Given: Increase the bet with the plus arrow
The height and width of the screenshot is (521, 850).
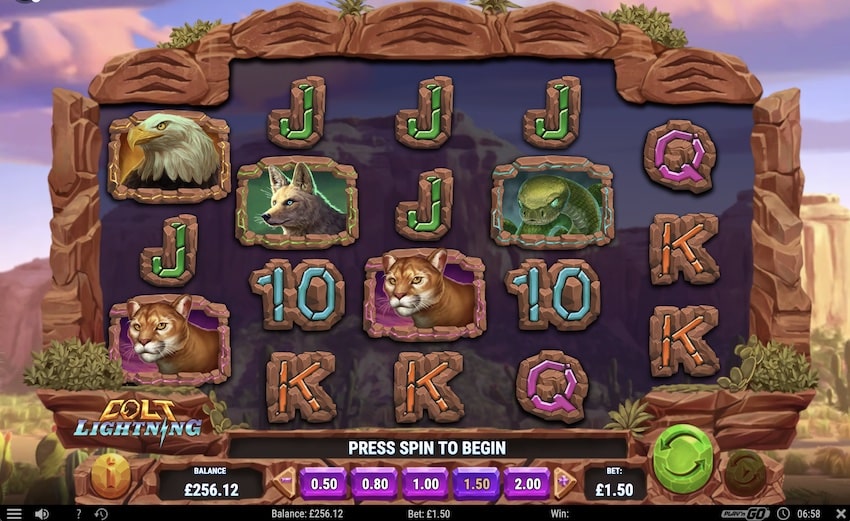Looking at the screenshot, I should pyautogui.click(x=563, y=483).
